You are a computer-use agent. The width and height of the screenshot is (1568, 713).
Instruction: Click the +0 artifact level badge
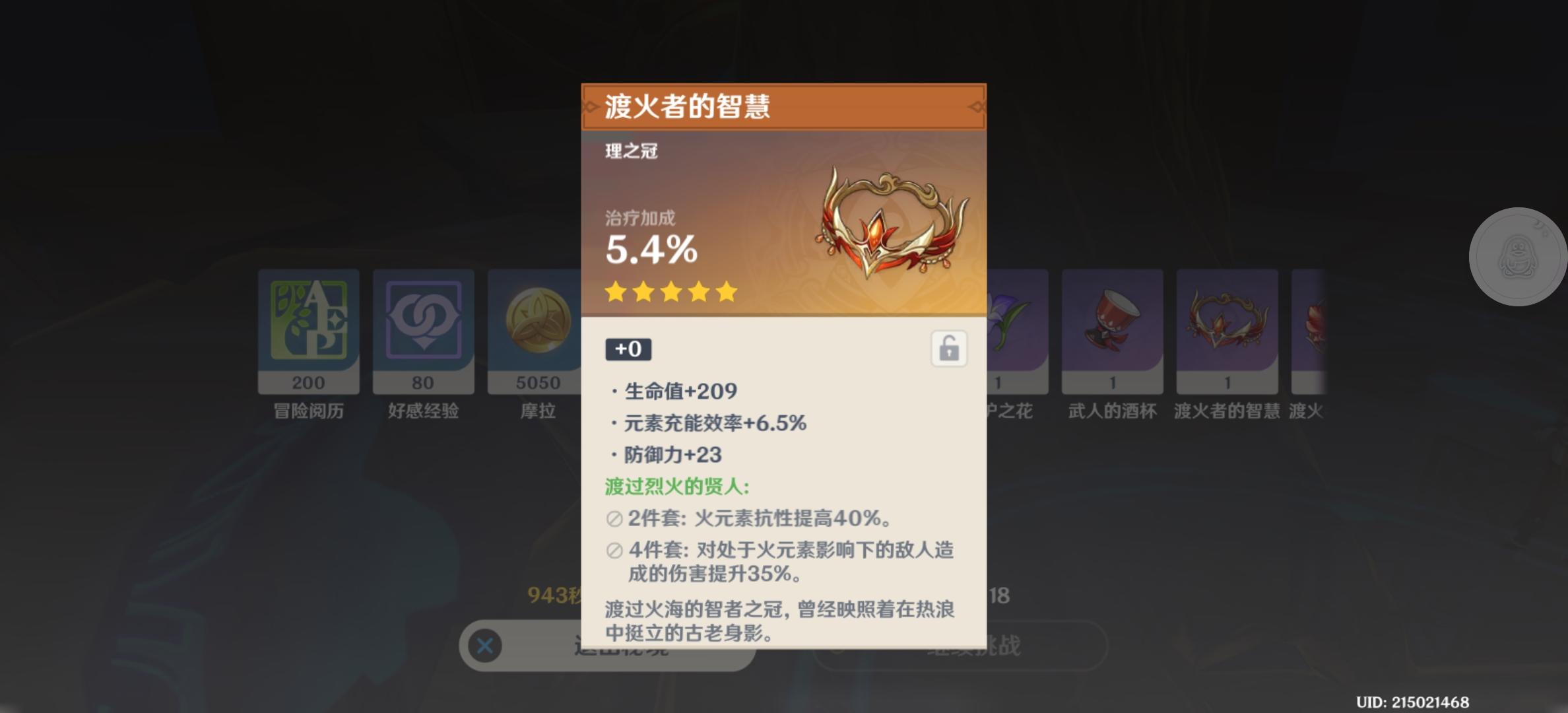628,350
